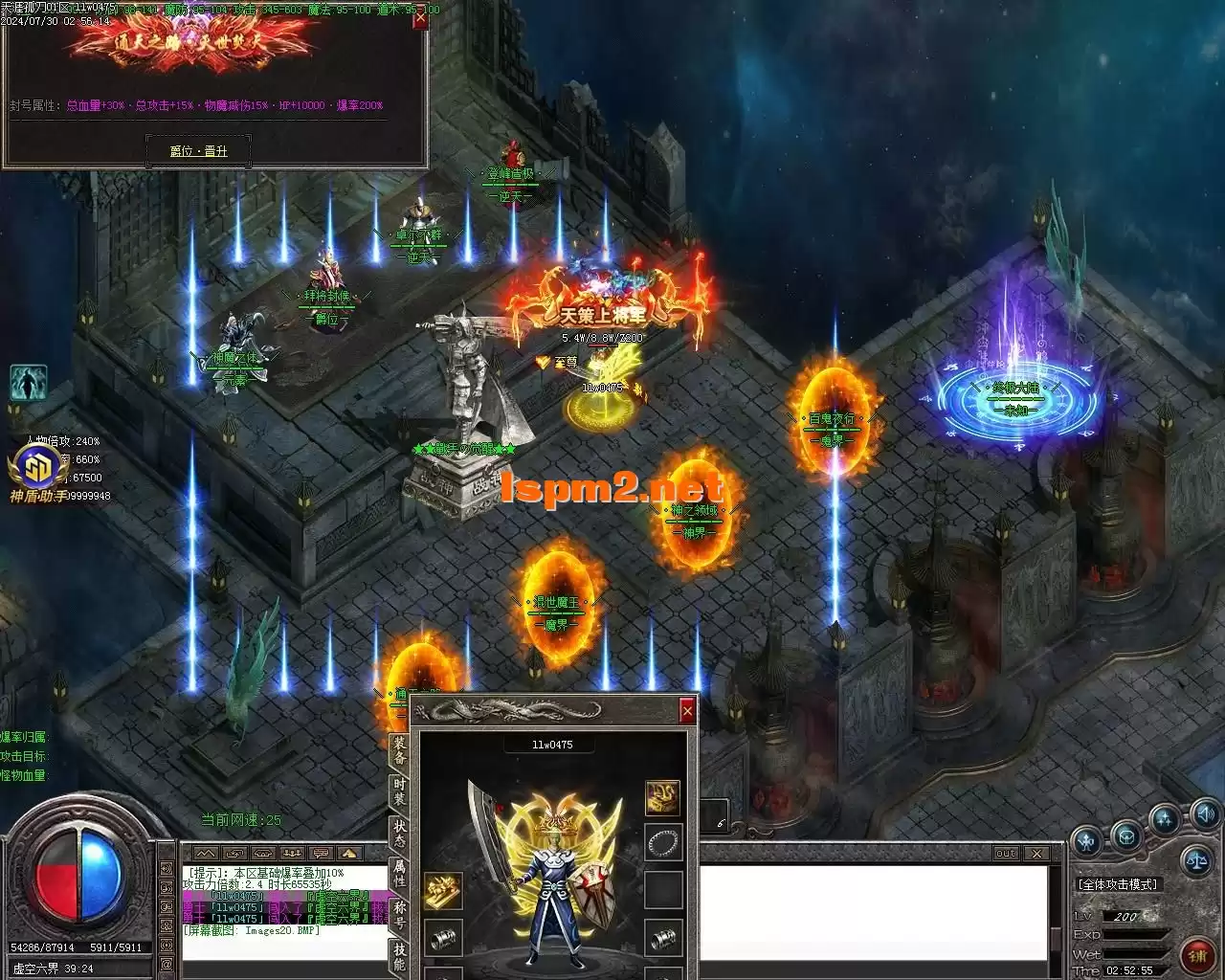Open the bag chest icon
The image size is (1225, 980).
tap(1126, 835)
